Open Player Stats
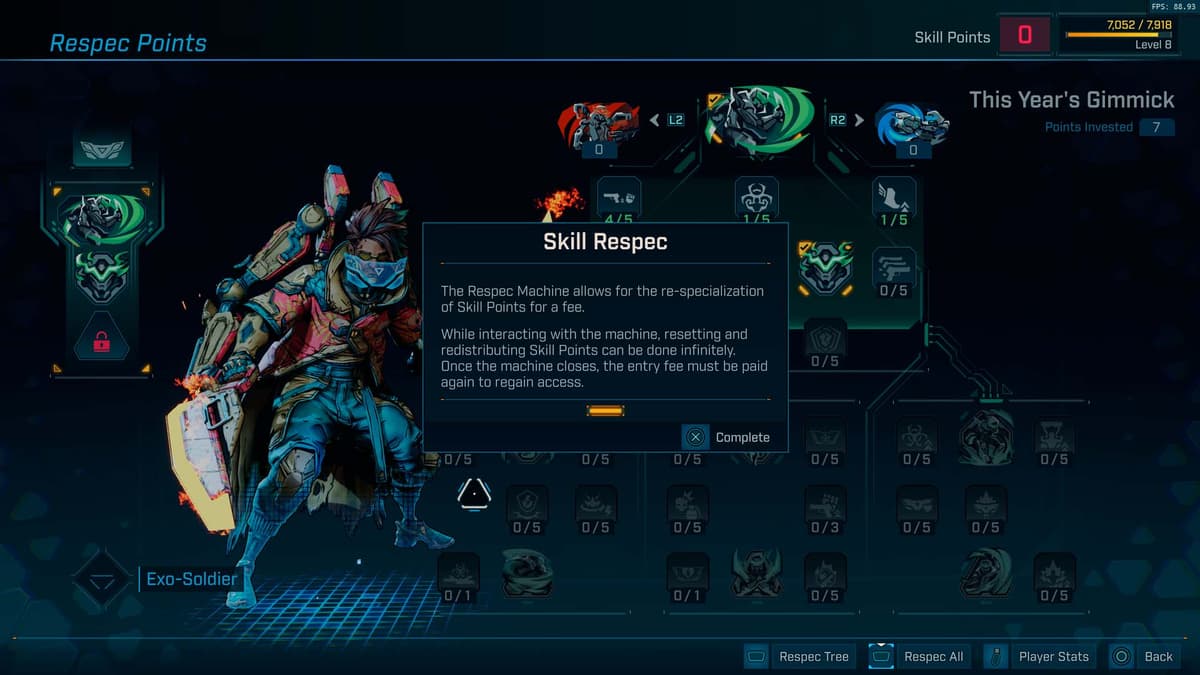The height and width of the screenshot is (675, 1200). [x=1041, y=657]
